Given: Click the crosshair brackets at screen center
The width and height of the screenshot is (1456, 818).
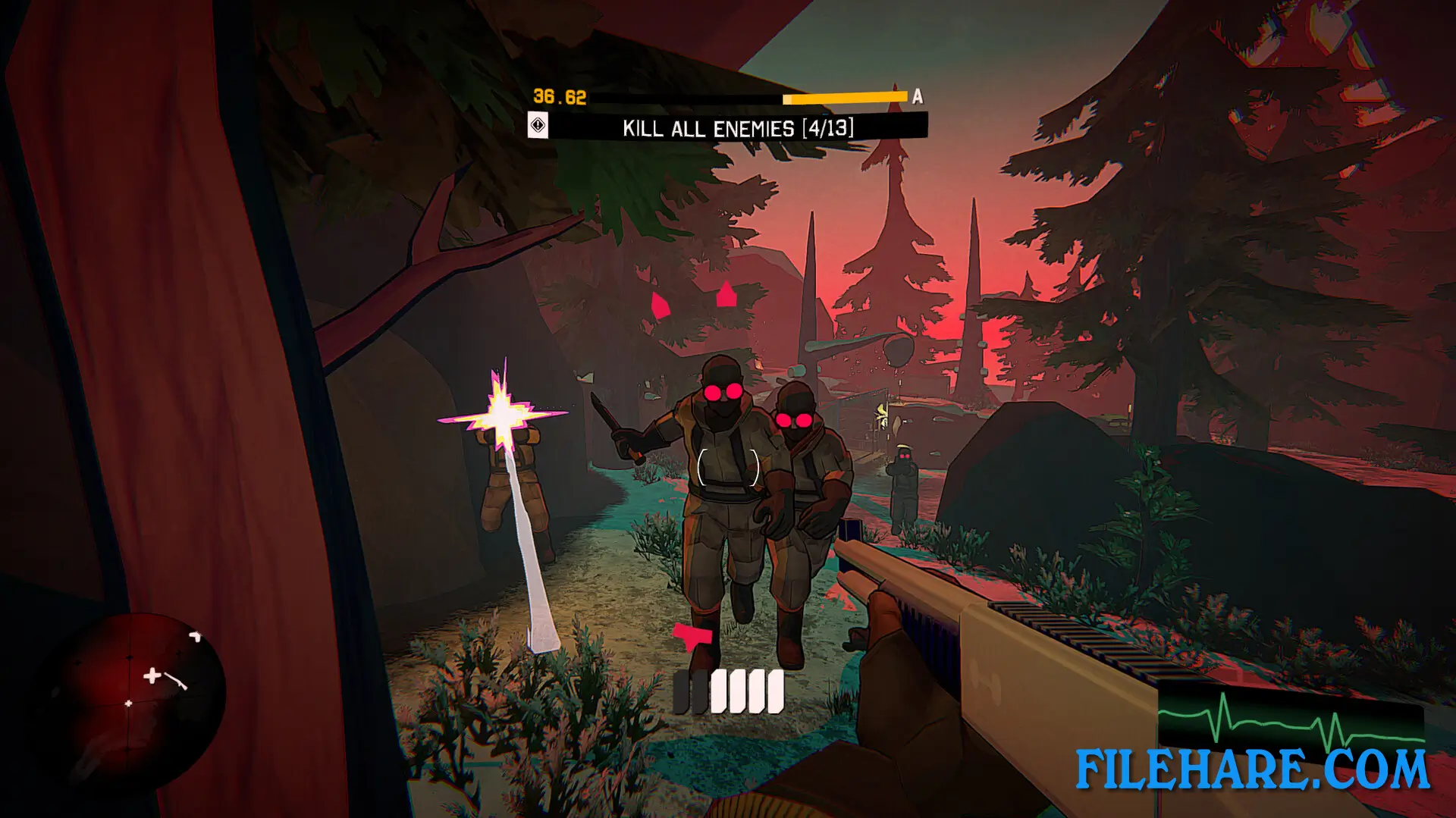Looking at the screenshot, I should pyautogui.click(x=728, y=466).
